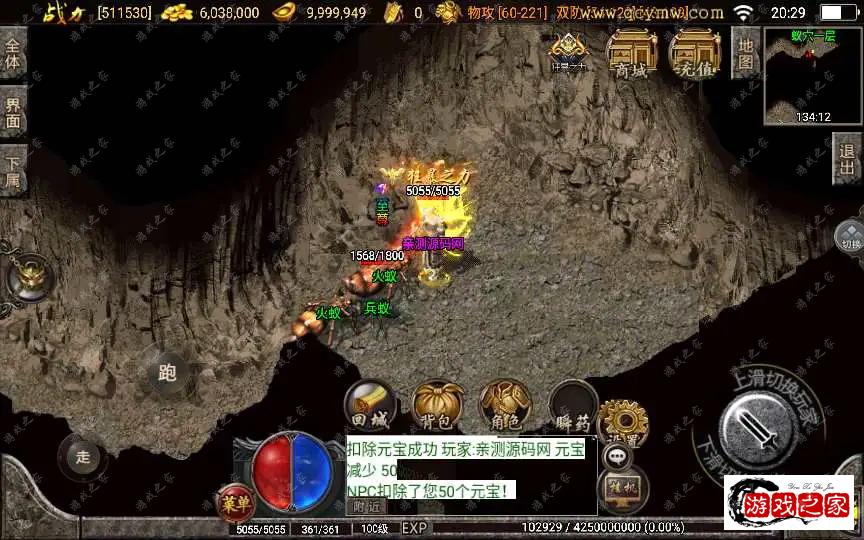Tap the 切换 switch button

[x=850, y=238]
